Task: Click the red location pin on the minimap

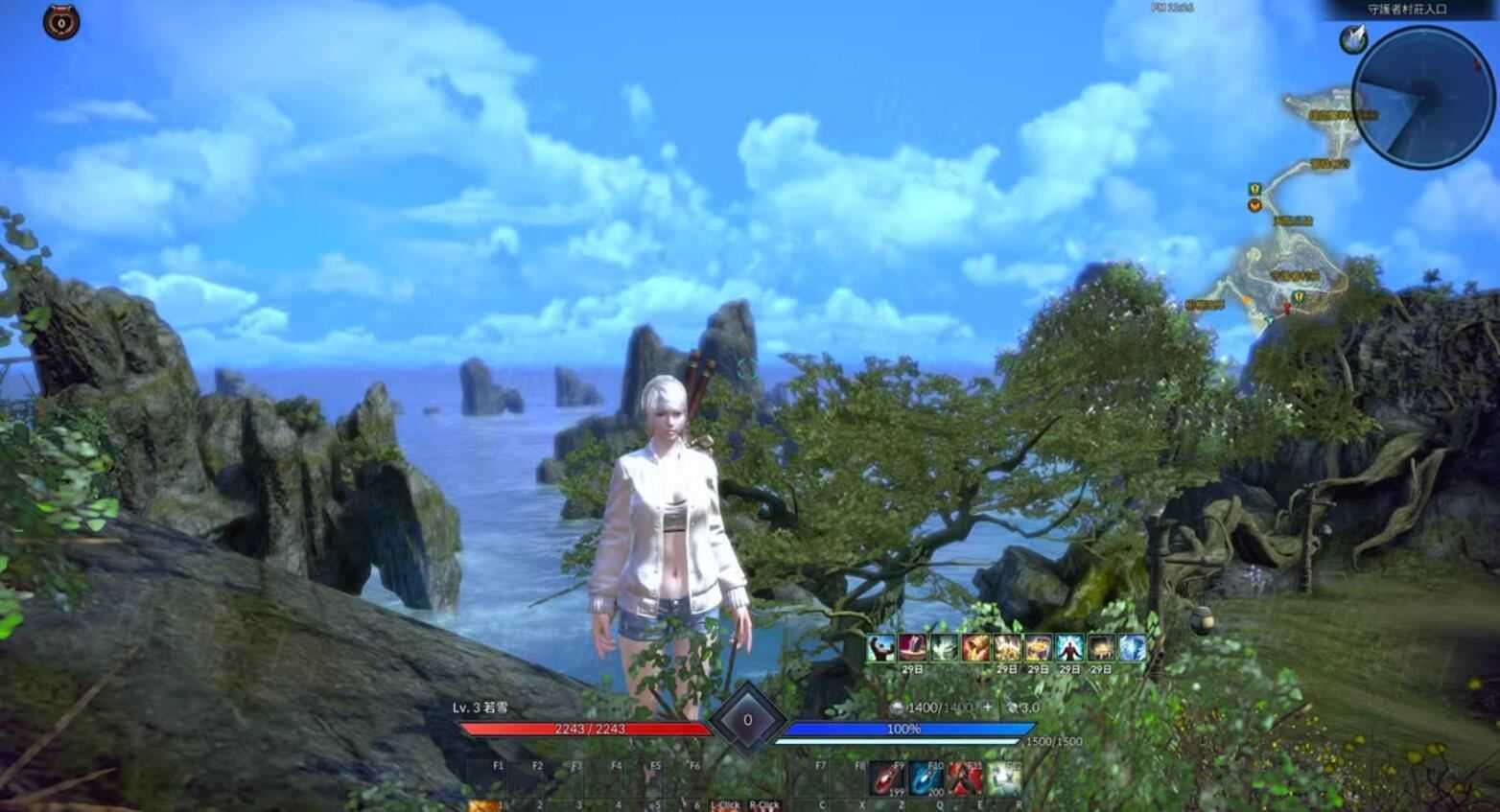Action: pos(1287,308)
